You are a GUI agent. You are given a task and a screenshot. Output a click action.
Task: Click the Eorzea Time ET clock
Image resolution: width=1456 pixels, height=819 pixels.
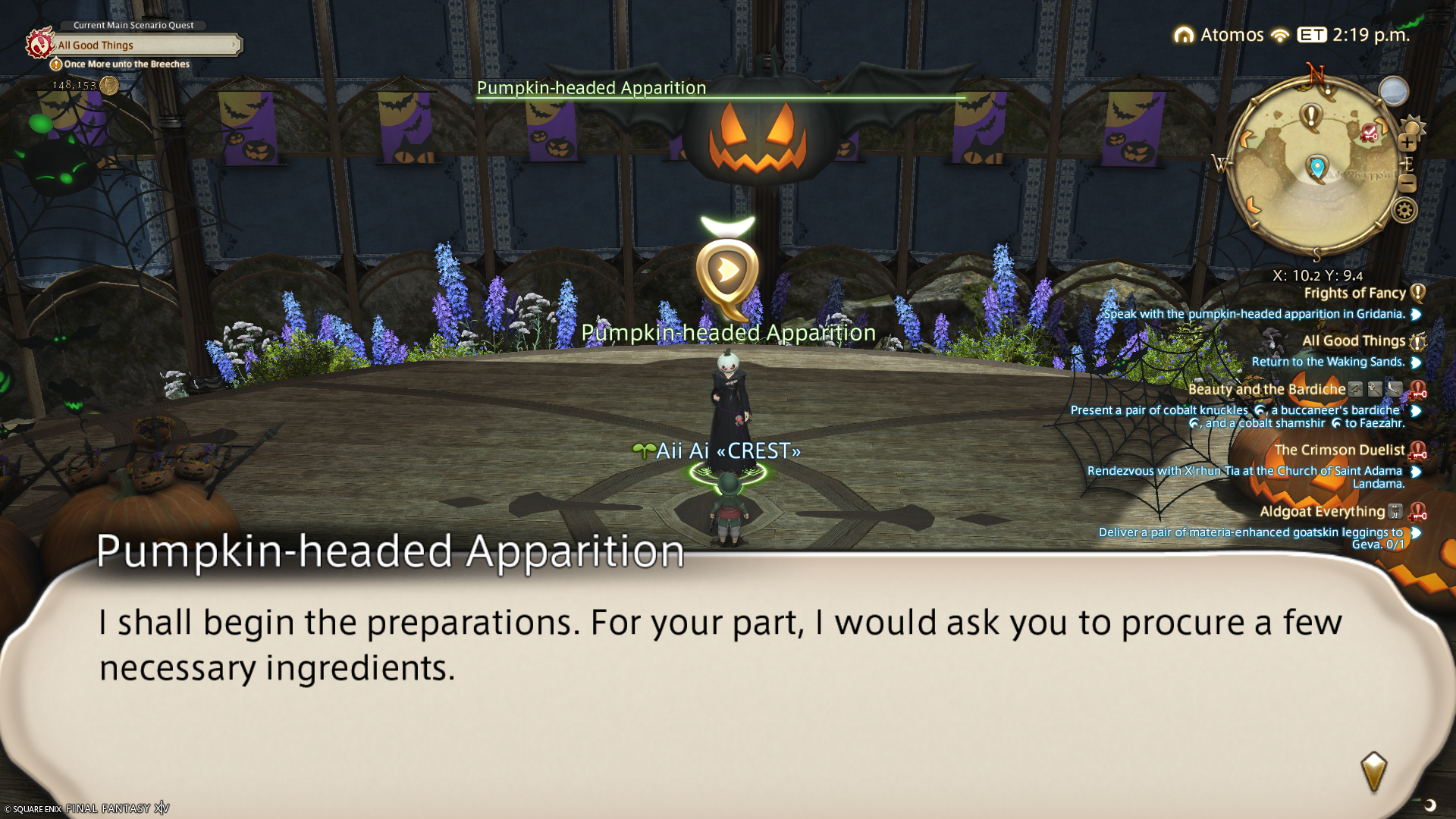[1353, 35]
